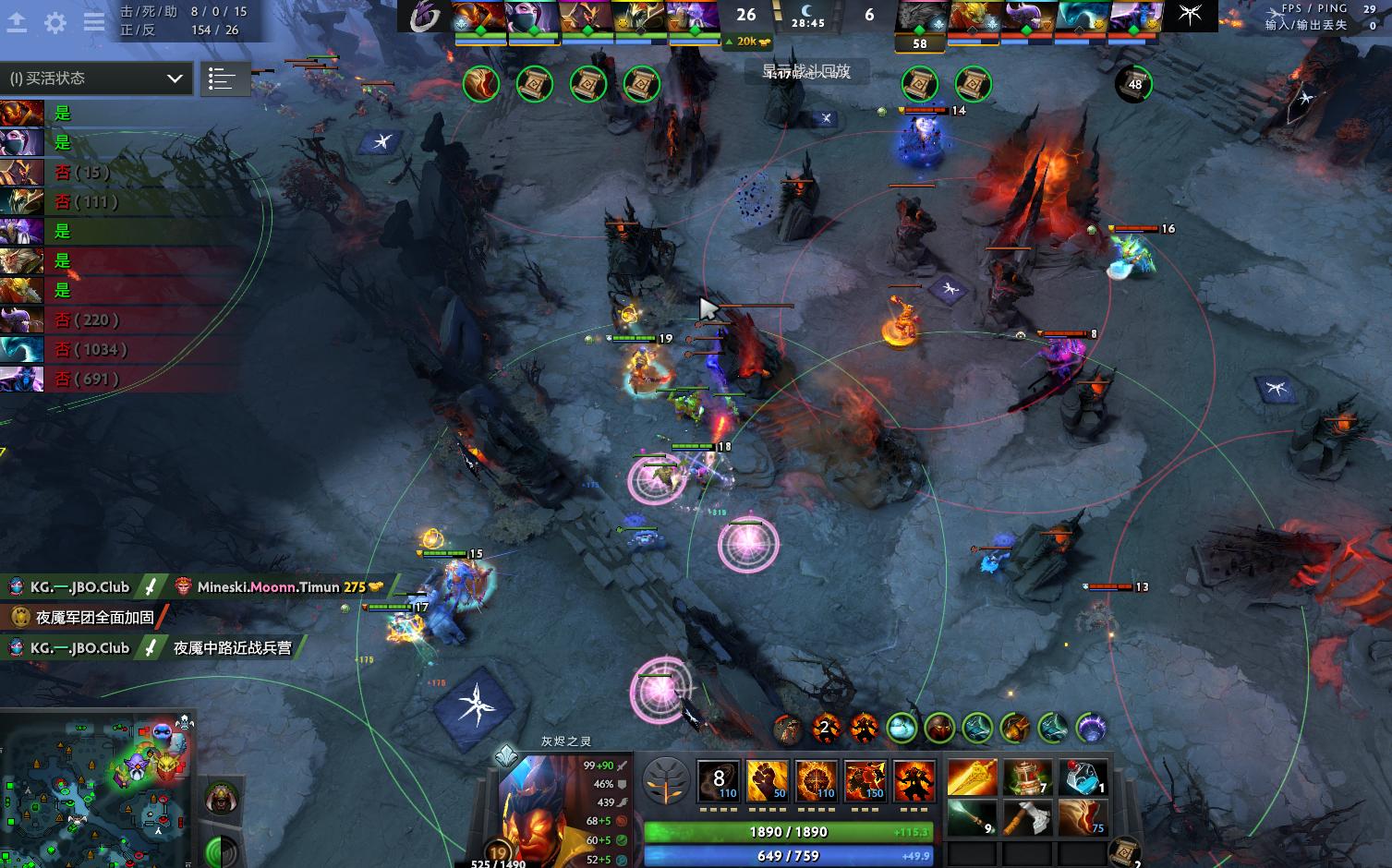Select the Sleight of Fist fist ability
Screen dimensions: 1392x868
point(768,780)
